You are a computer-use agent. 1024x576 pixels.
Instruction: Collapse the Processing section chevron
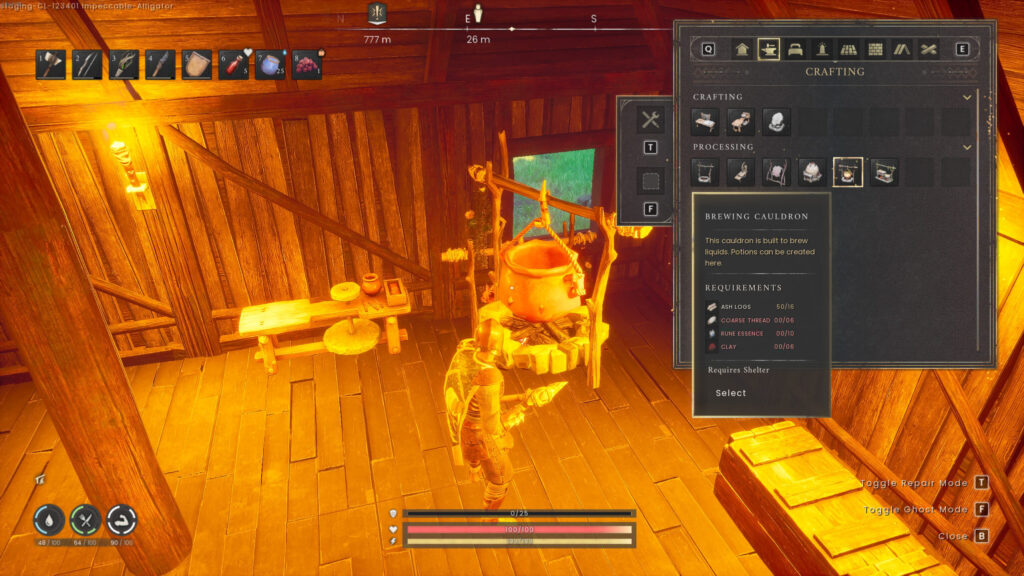point(966,147)
